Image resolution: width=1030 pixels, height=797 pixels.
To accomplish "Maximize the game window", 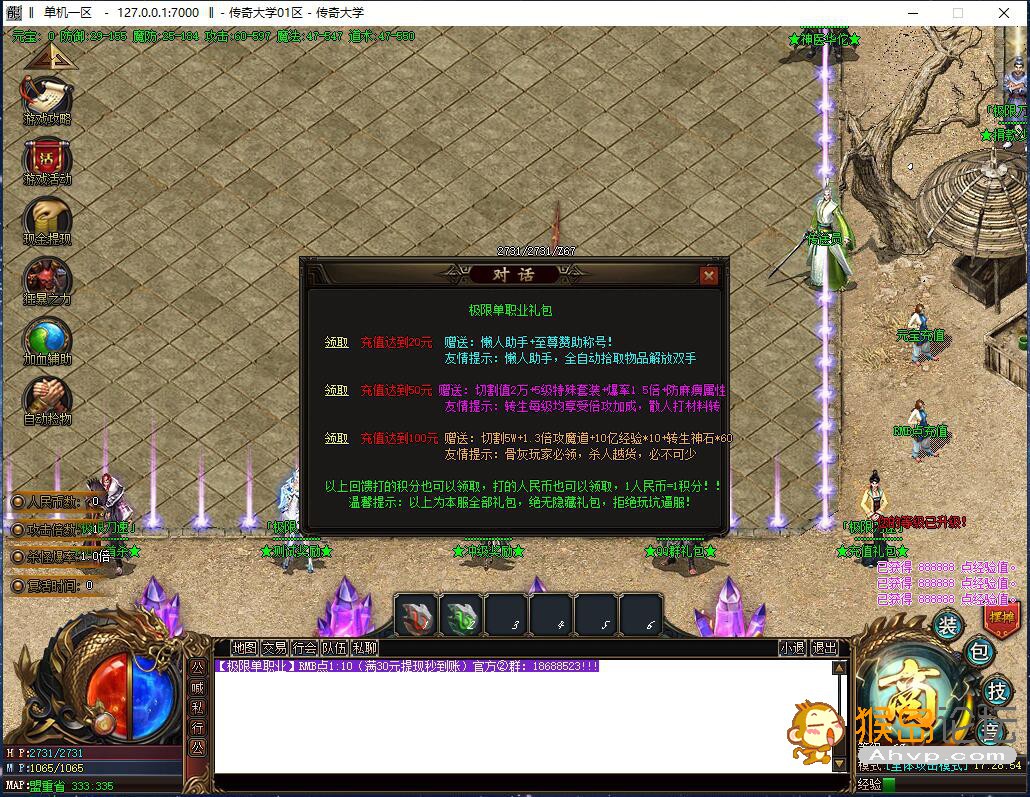I will pyautogui.click(x=957, y=13).
